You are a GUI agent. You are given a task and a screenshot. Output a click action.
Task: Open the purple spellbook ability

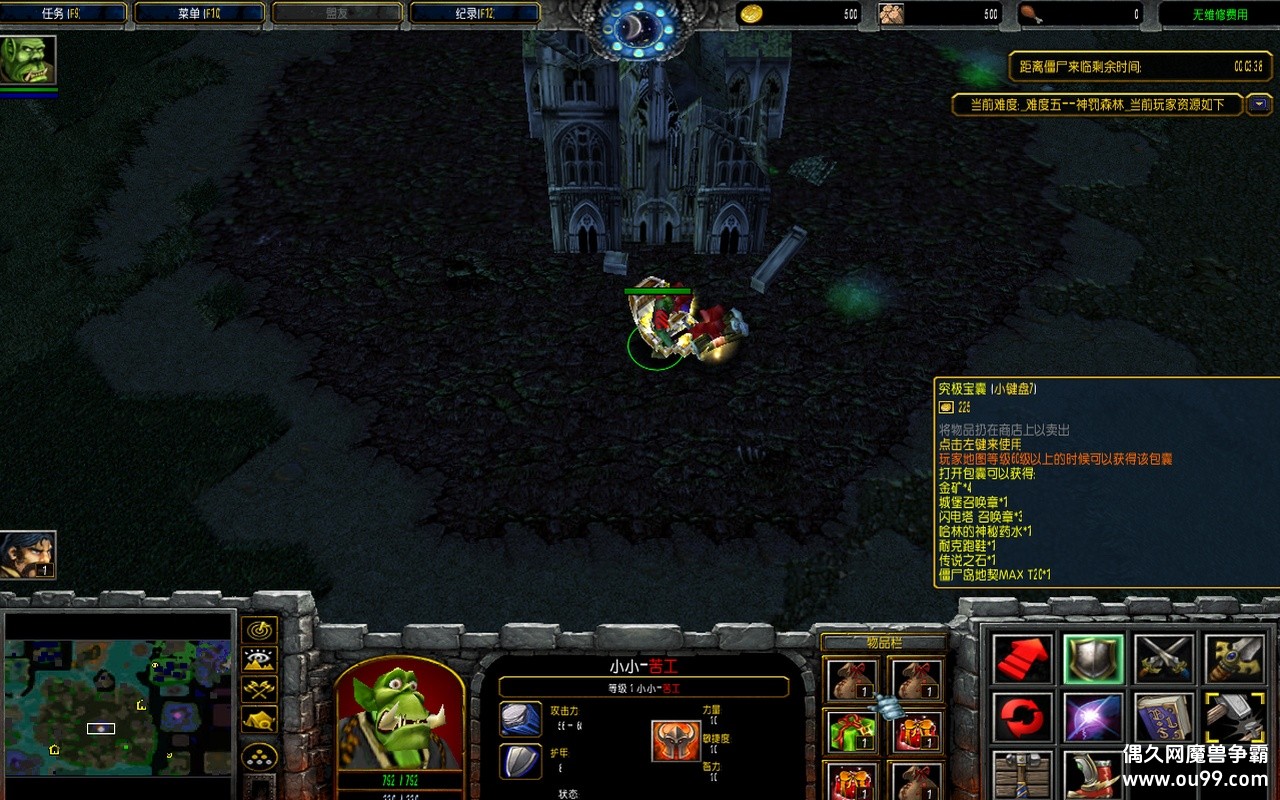1164,717
